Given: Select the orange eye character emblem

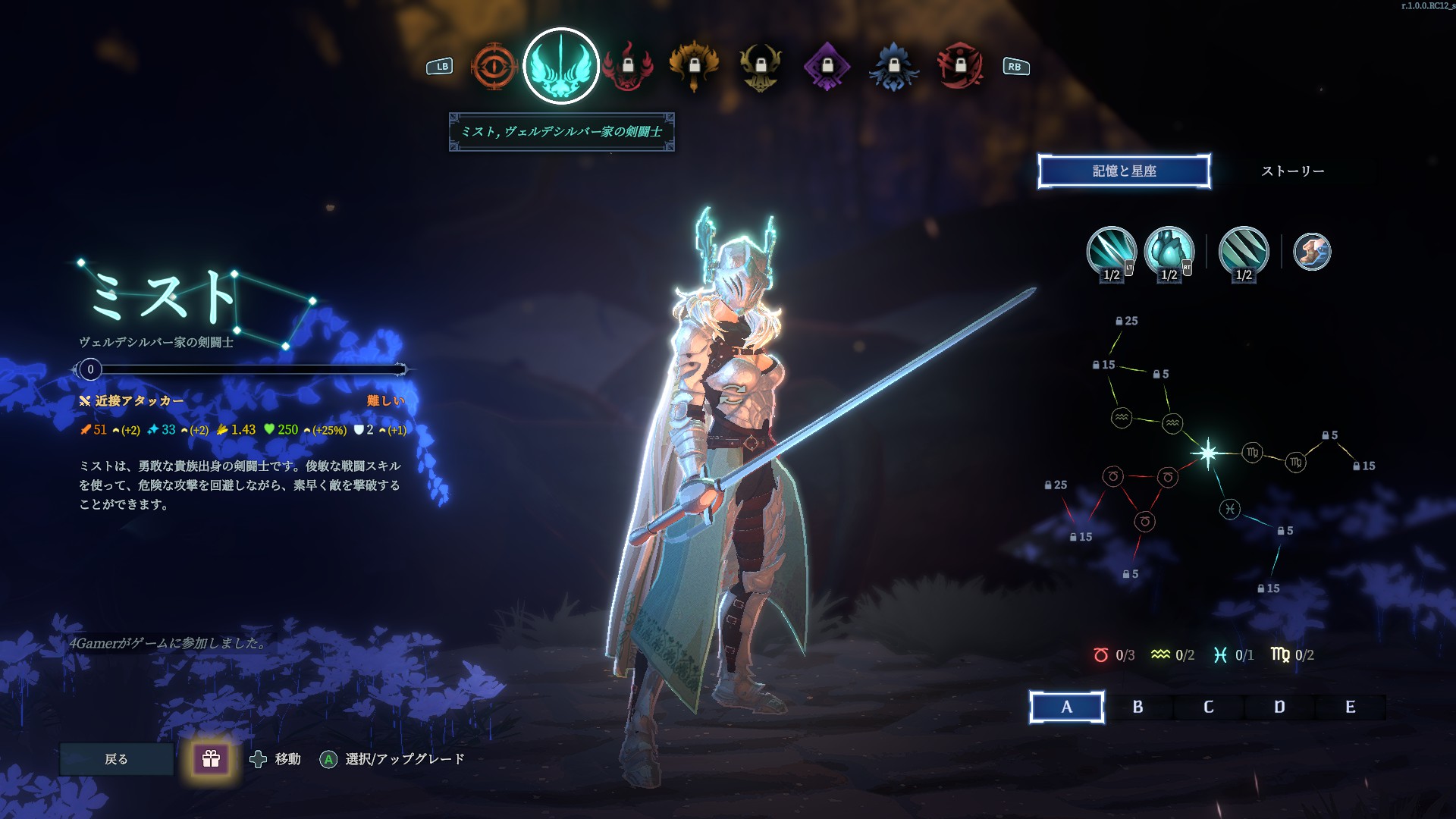Looking at the screenshot, I should 494,67.
